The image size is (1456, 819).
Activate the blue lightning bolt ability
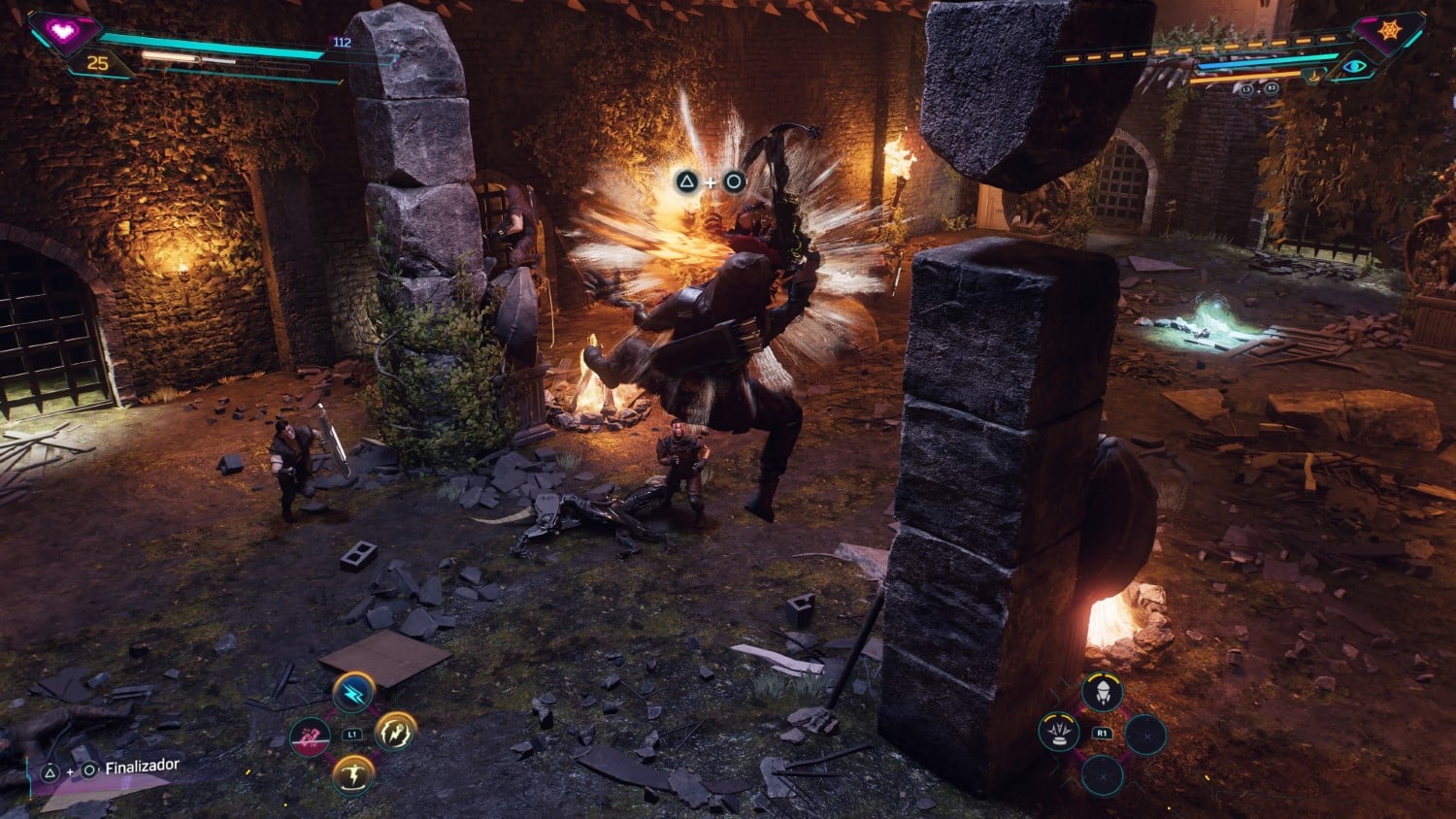(353, 693)
